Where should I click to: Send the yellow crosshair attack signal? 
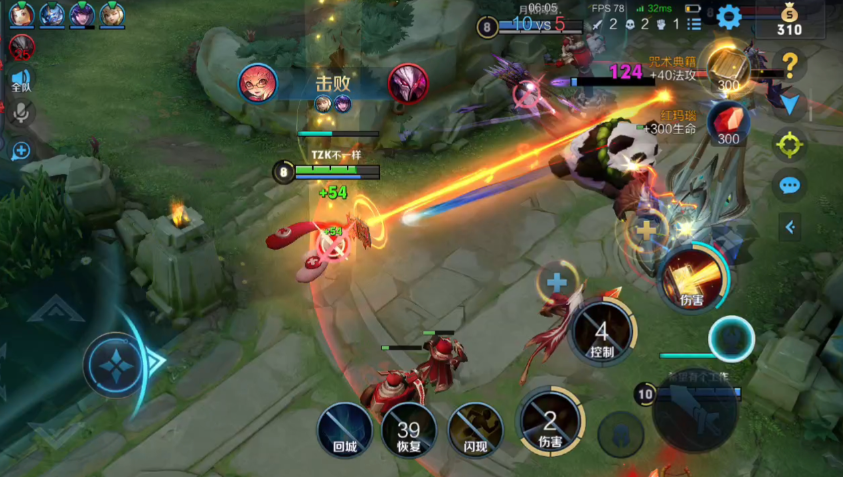(790, 145)
